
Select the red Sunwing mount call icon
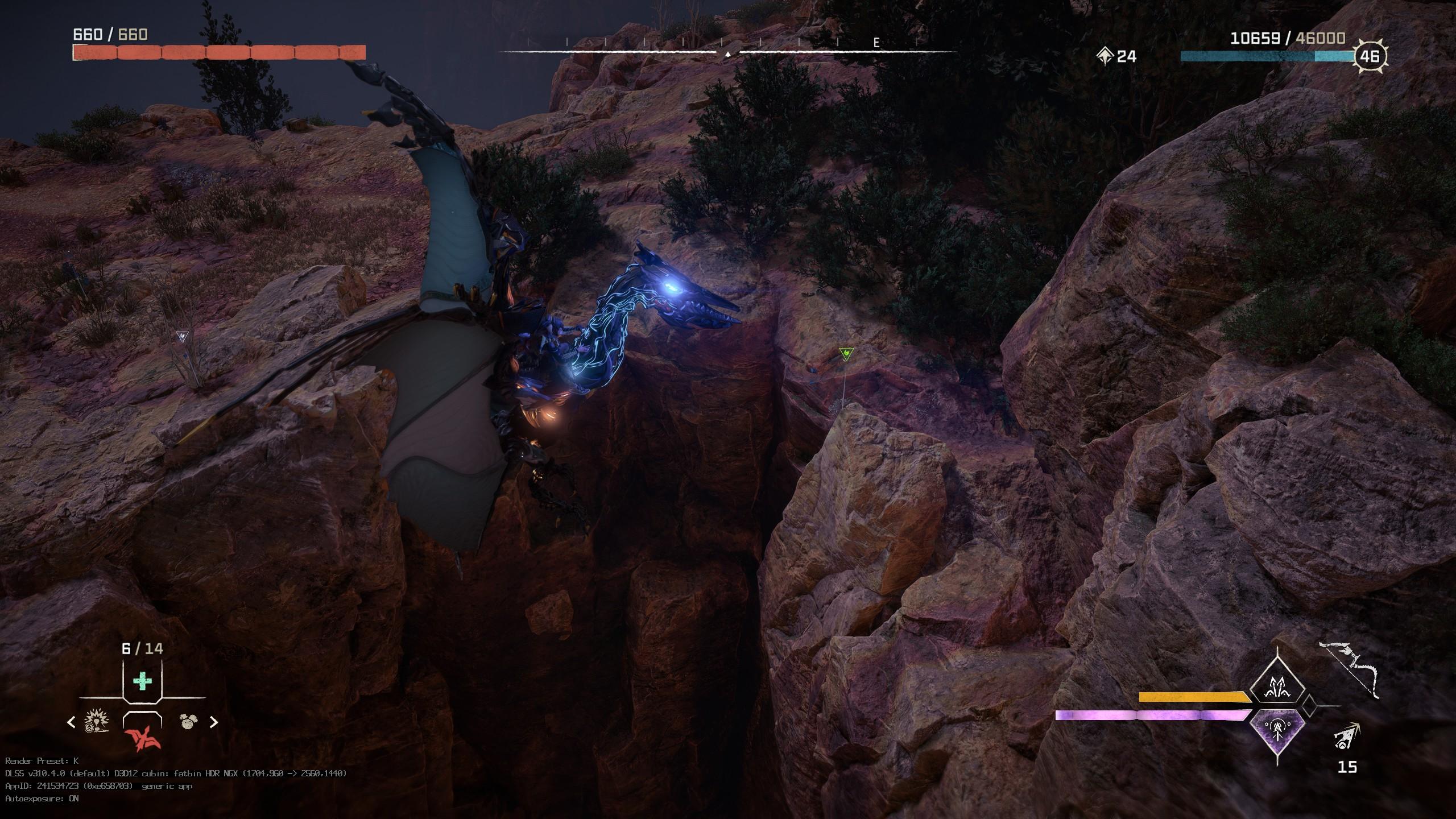click(142, 738)
